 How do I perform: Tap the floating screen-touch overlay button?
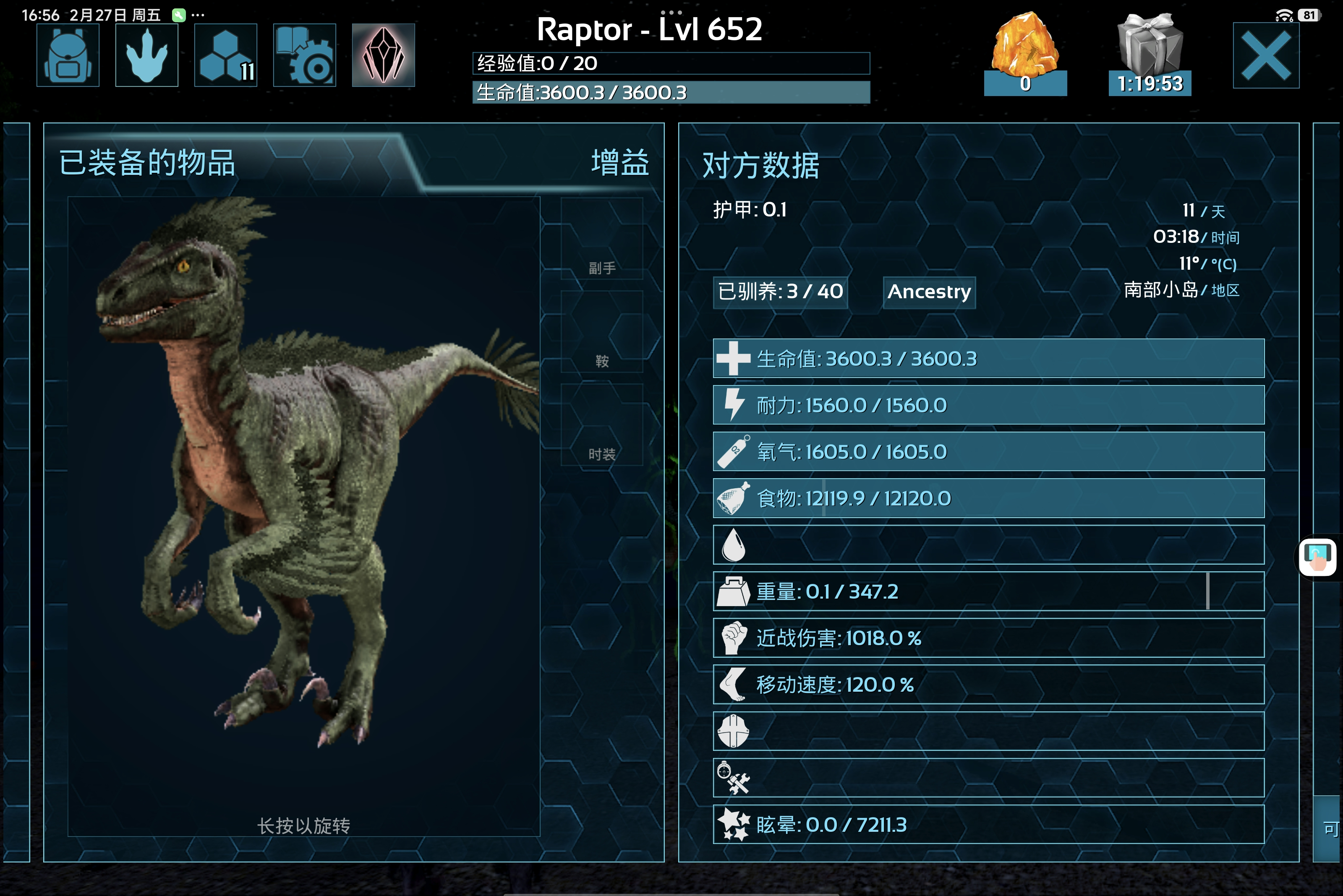(1318, 558)
